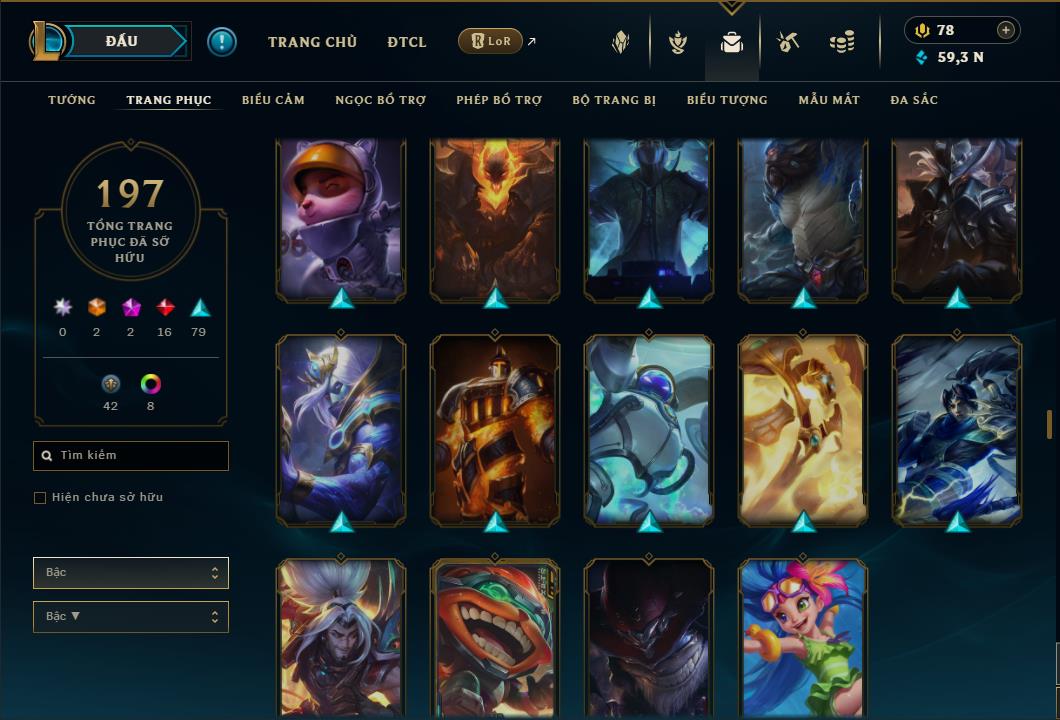Select the NGỌC BỔ TRỢ tab

380,100
